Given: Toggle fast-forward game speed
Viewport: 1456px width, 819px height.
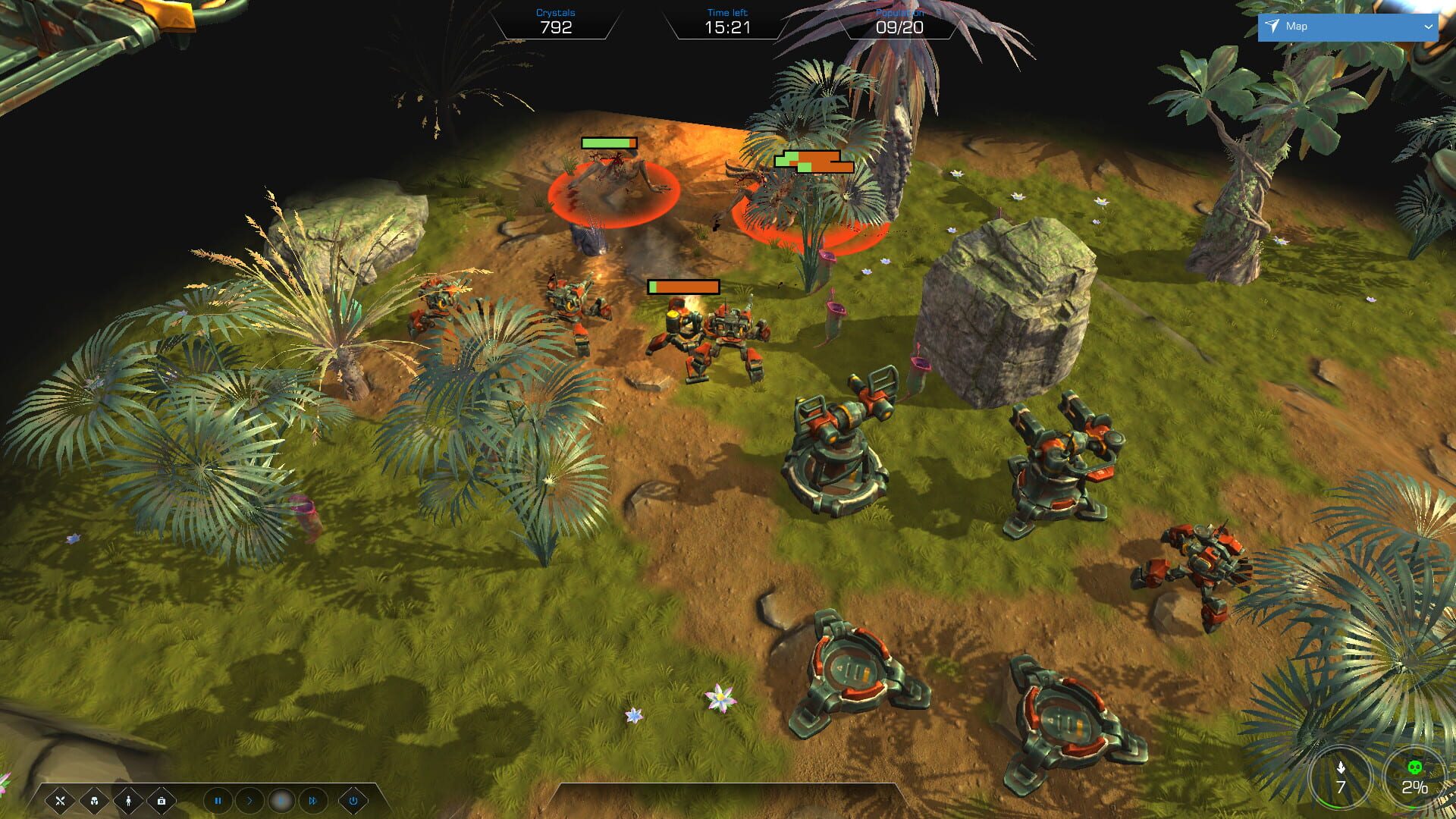Looking at the screenshot, I should (313, 801).
